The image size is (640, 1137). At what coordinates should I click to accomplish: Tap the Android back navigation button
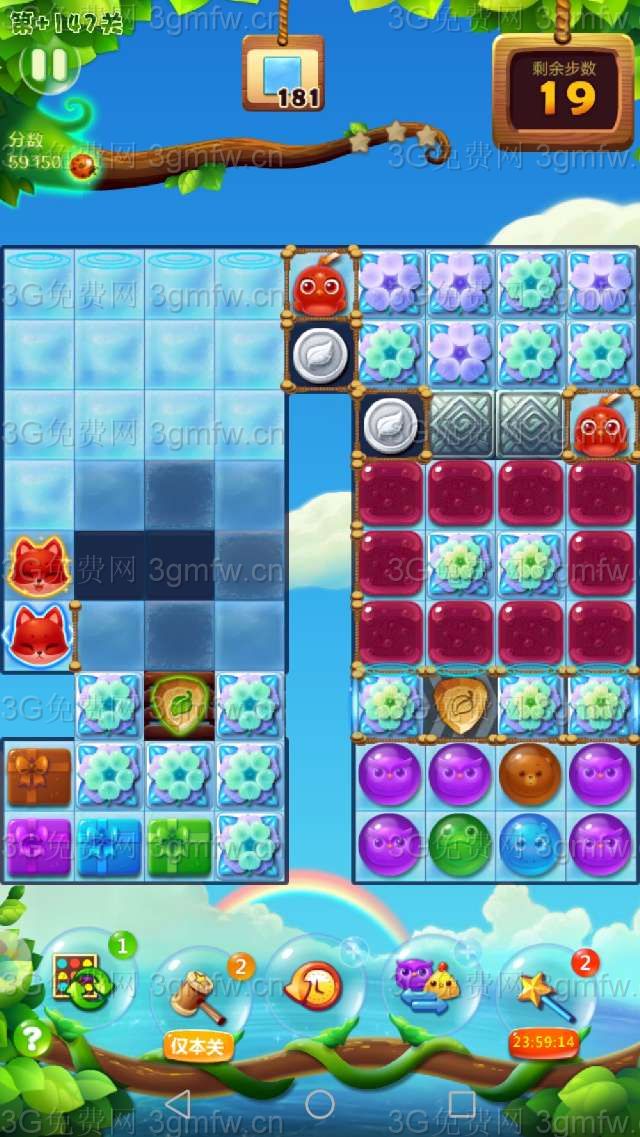(x=177, y=1104)
